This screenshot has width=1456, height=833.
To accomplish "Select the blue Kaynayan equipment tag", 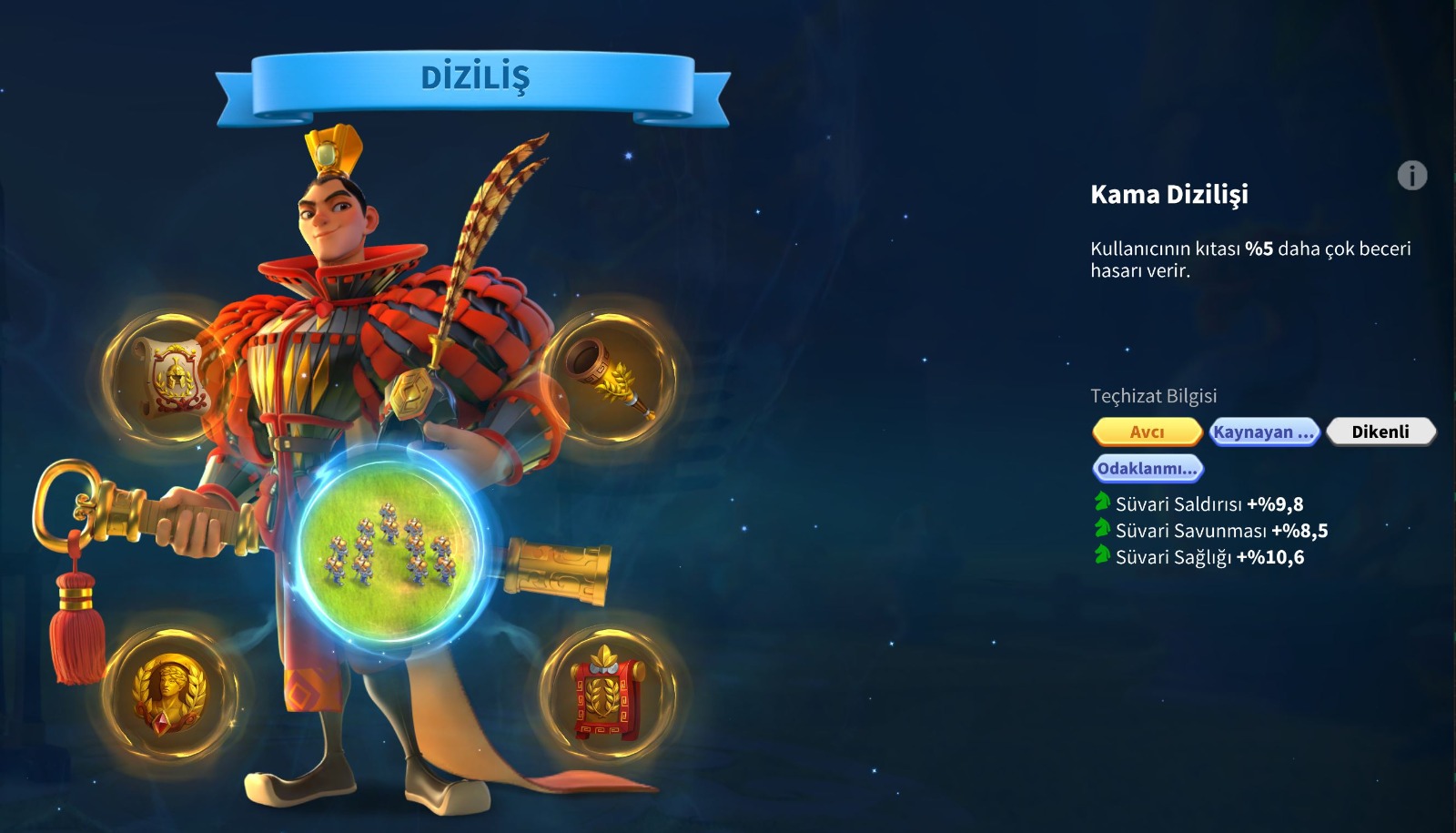I will click(1264, 432).
